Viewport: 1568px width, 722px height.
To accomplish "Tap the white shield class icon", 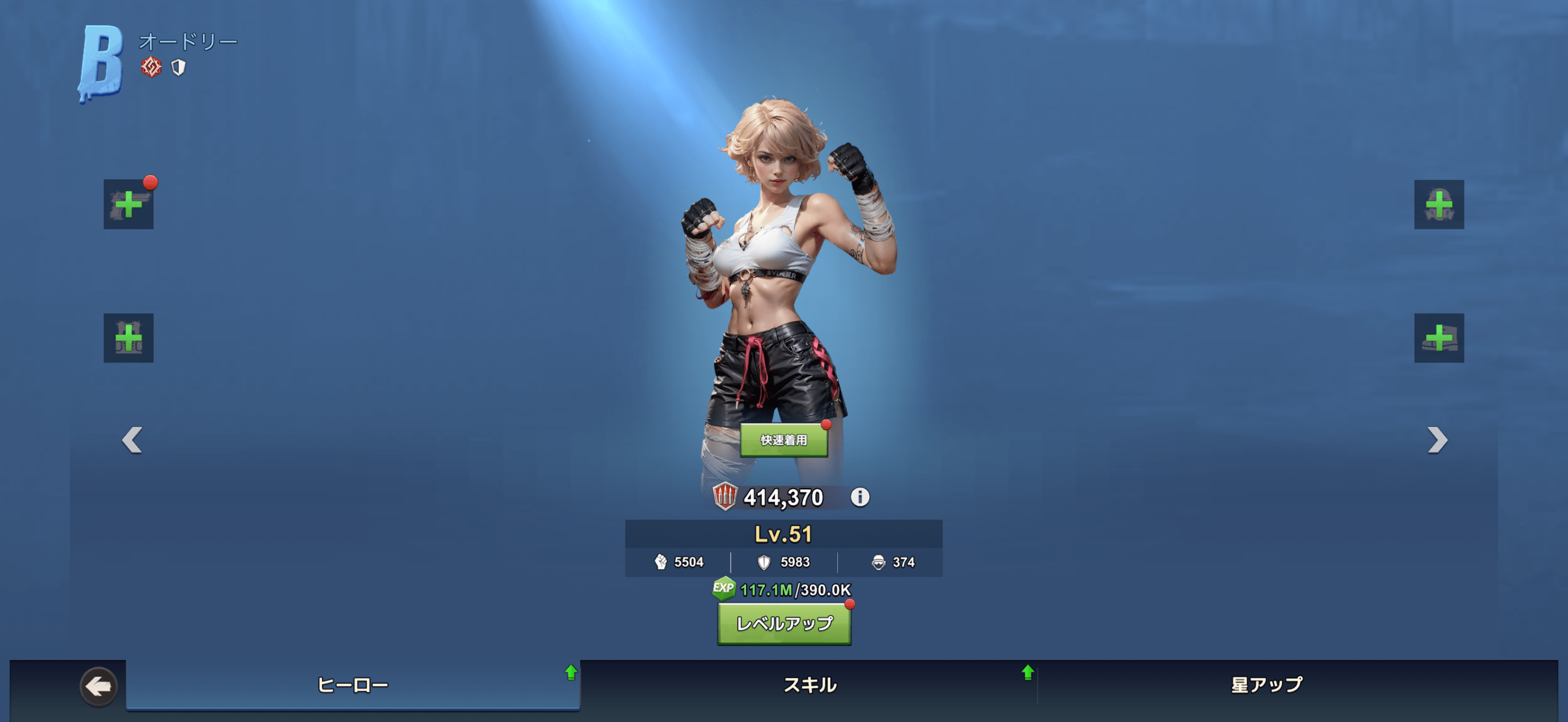I will pos(178,67).
